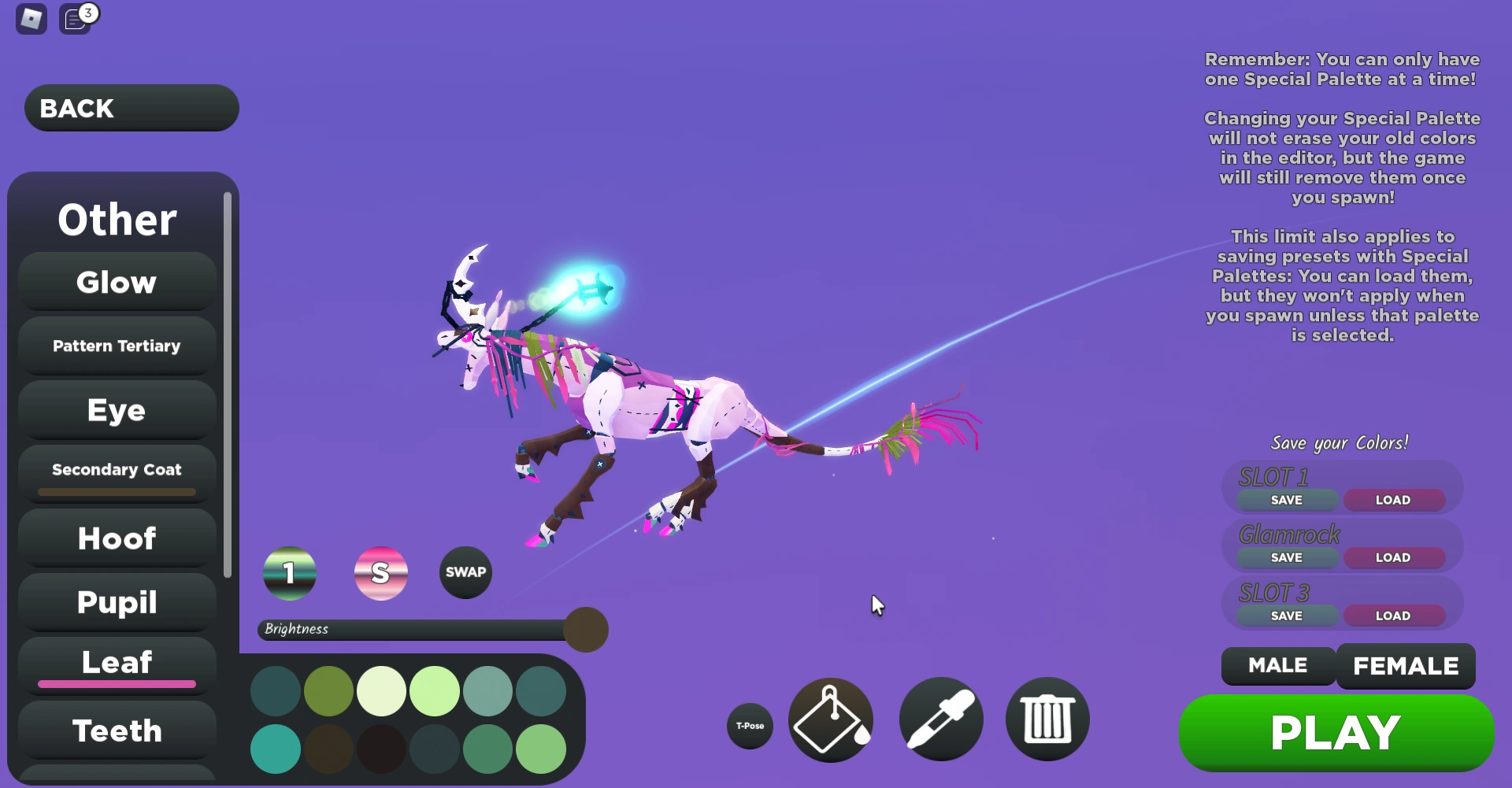This screenshot has width=1512, height=788.
Task: Select the paint bucket fill tool
Action: [830, 720]
